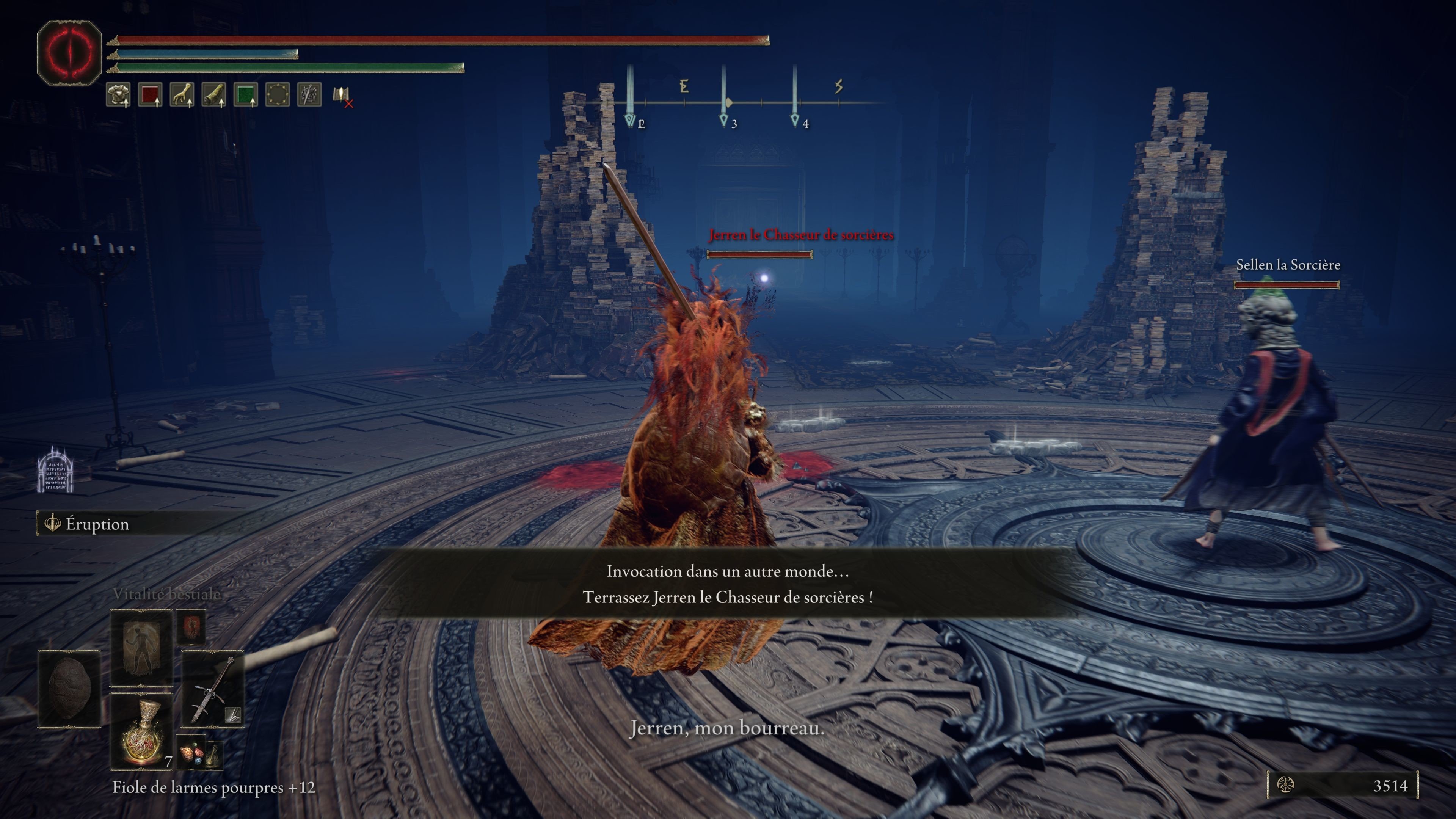Inspect the claw hand buff icon
Image resolution: width=1456 pixels, height=819 pixels.
click(182, 94)
